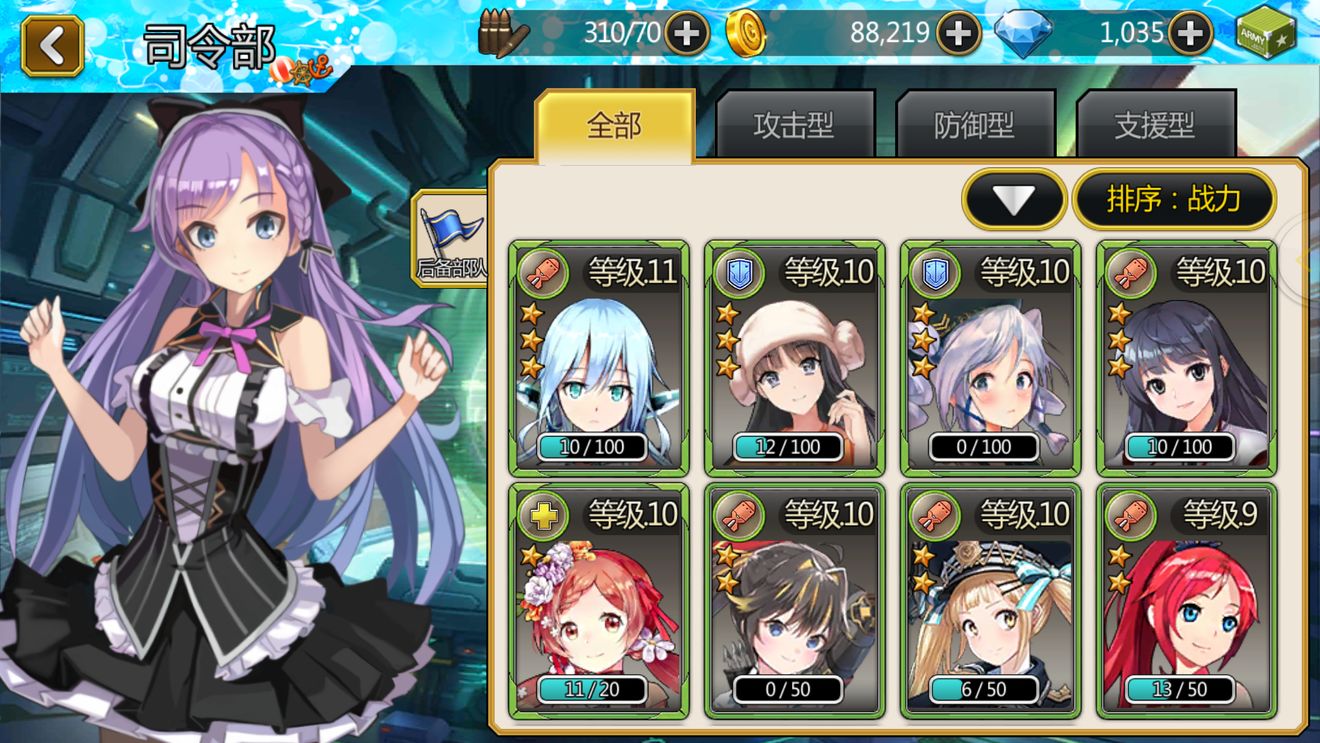Switch to the 攻击型 tab
The image size is (1320, 743).
click(794, 126)
